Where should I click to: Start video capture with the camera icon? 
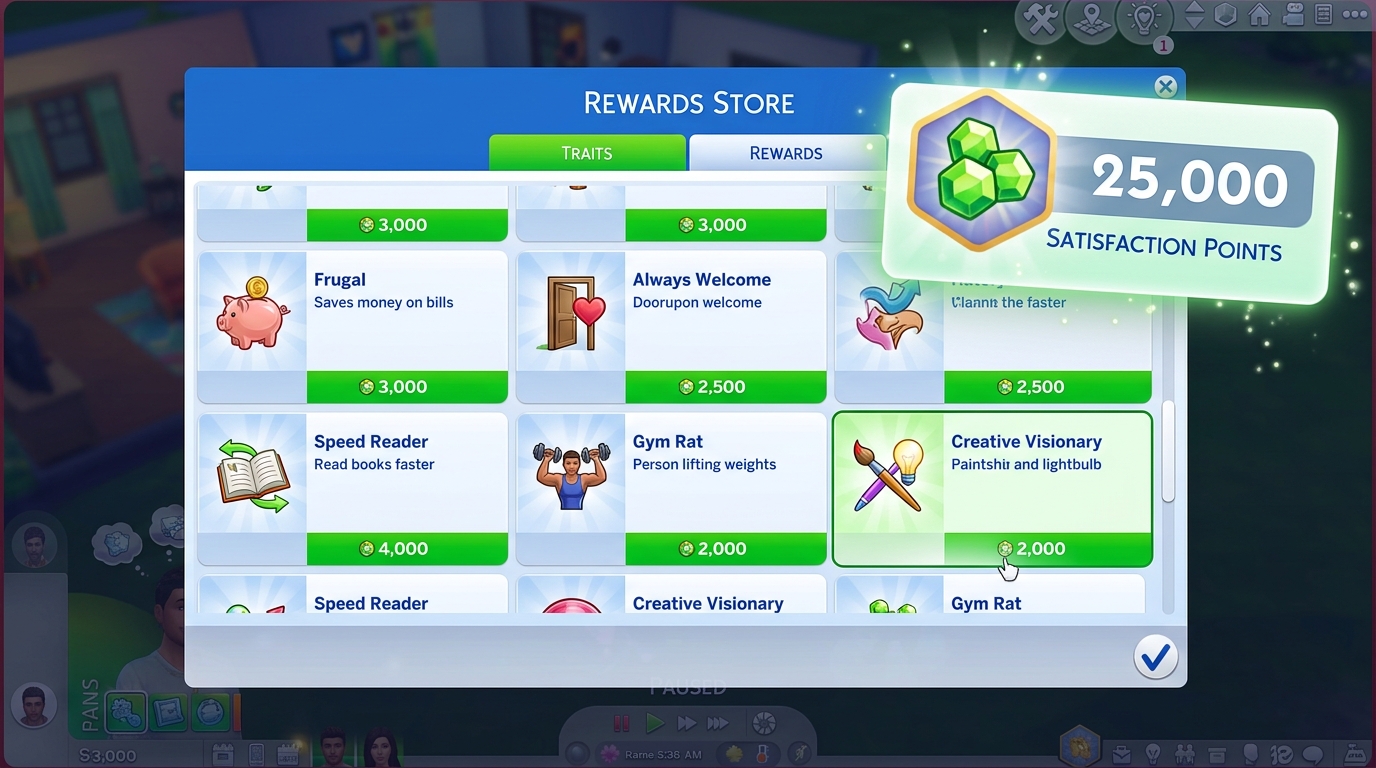coord(1293,16)
